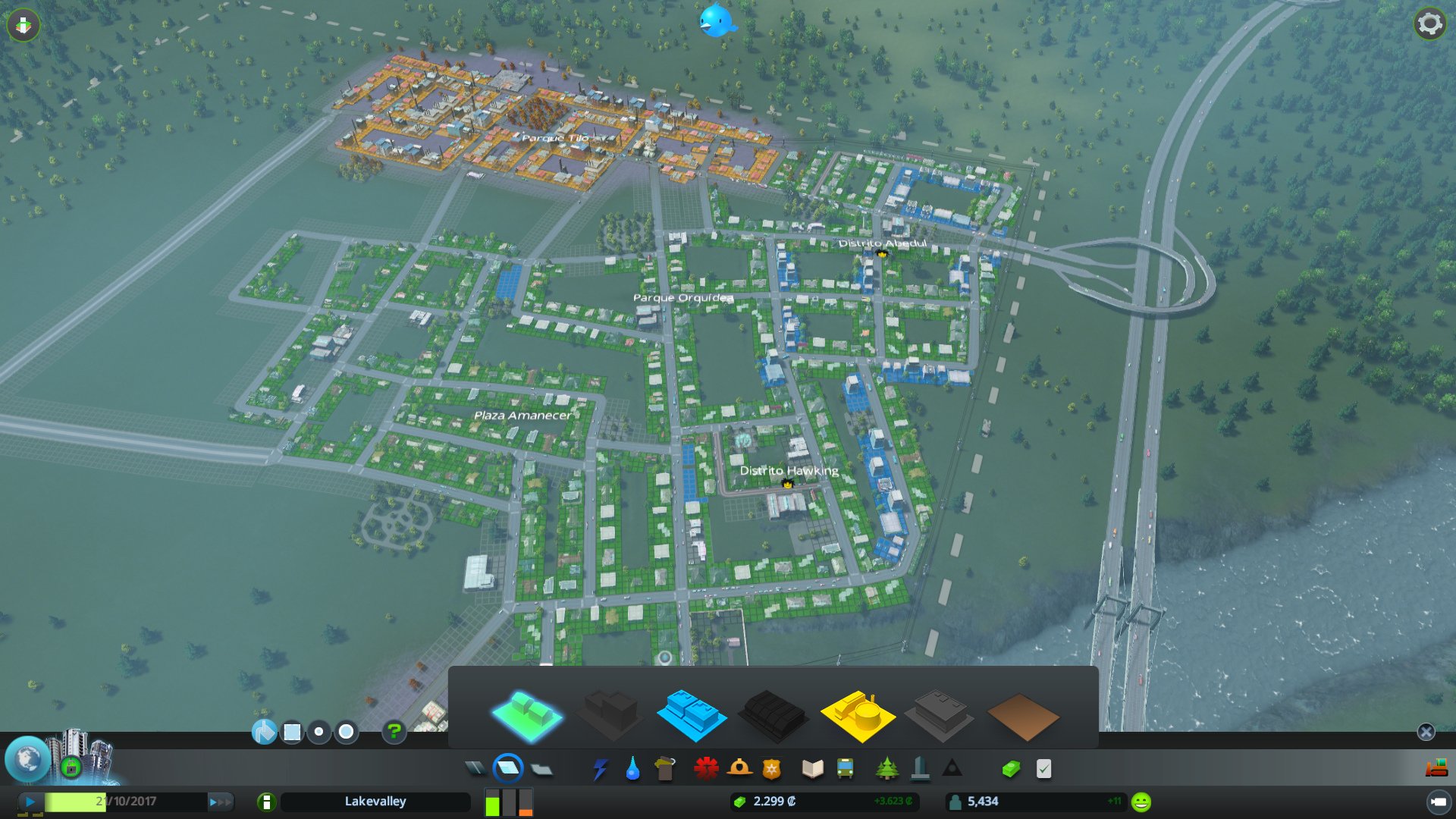Open the Education menu

coord(811,768)
